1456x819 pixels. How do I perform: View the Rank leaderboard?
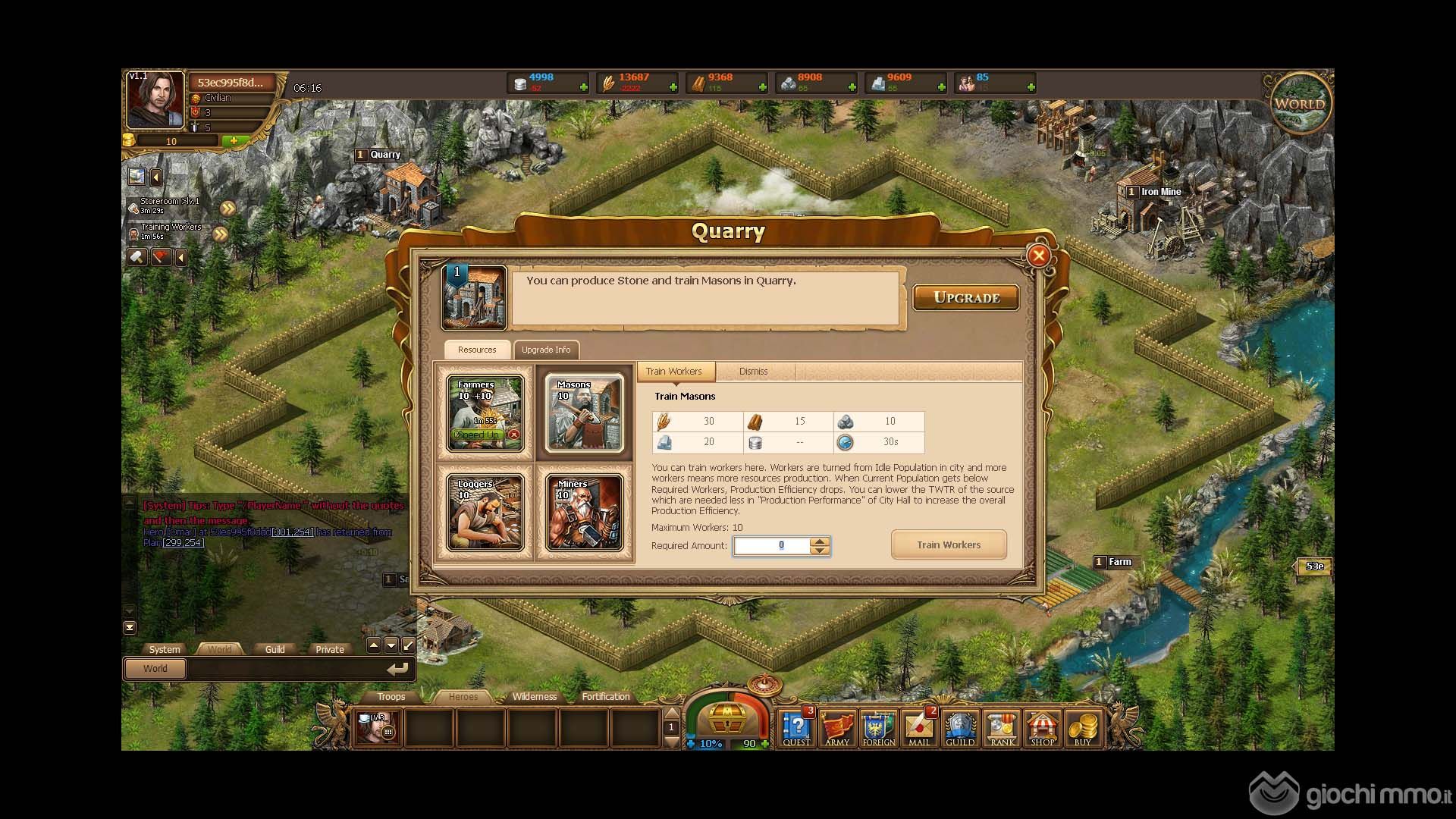(1002, 728)
